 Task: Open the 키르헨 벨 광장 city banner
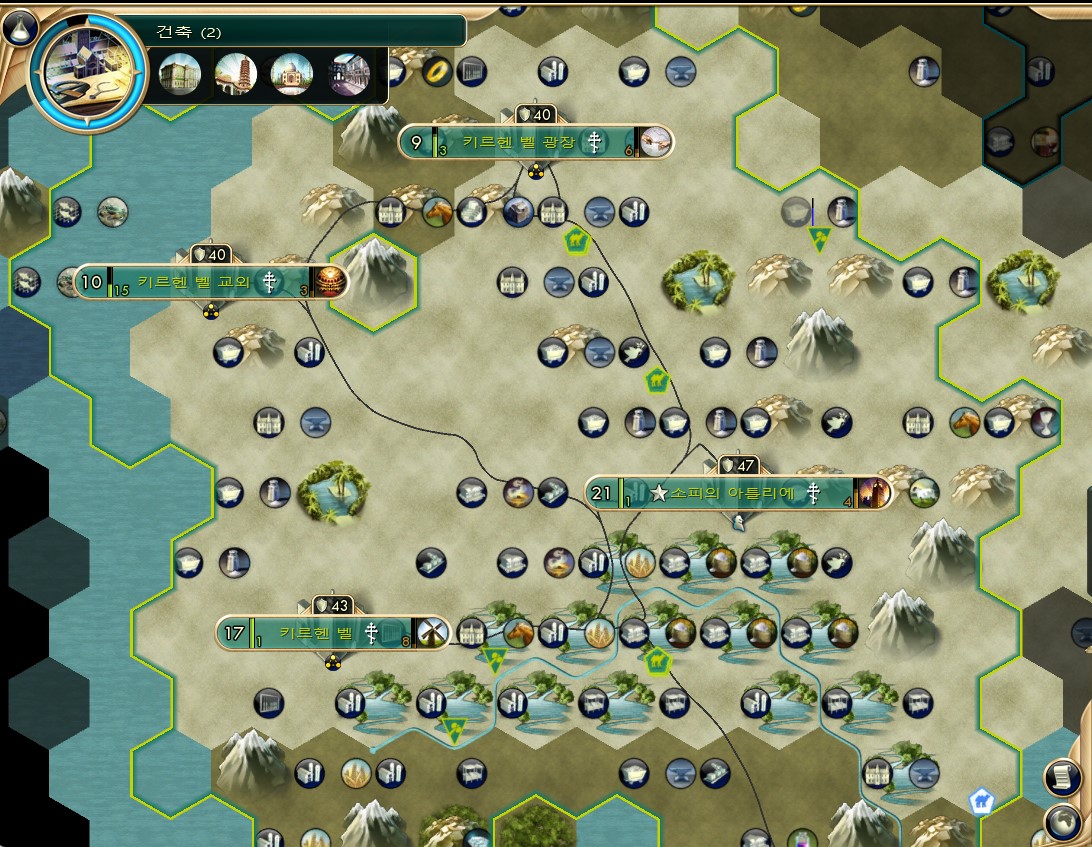pos(535,142)
